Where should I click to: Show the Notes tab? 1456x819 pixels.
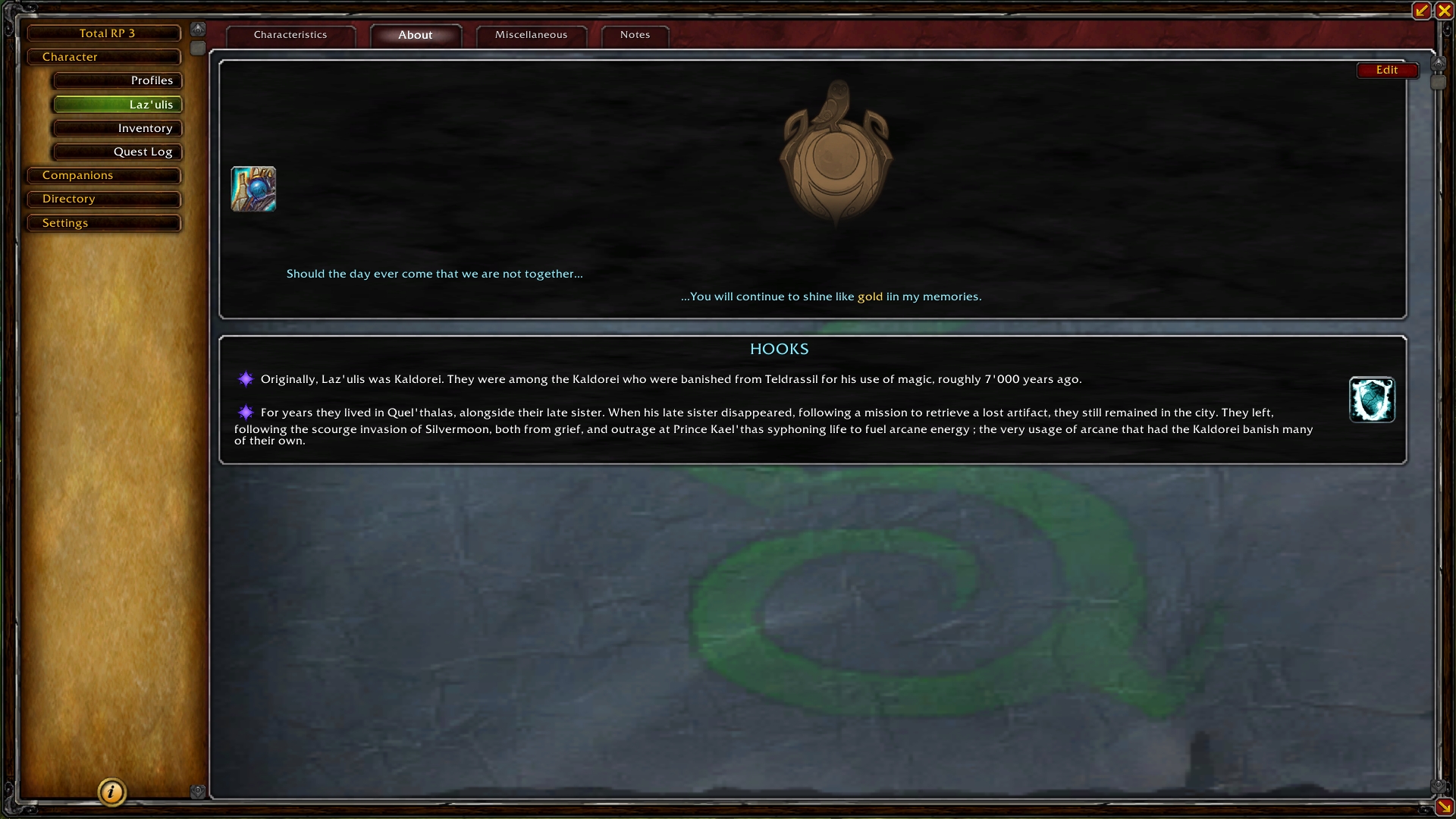tap(635, 35)
